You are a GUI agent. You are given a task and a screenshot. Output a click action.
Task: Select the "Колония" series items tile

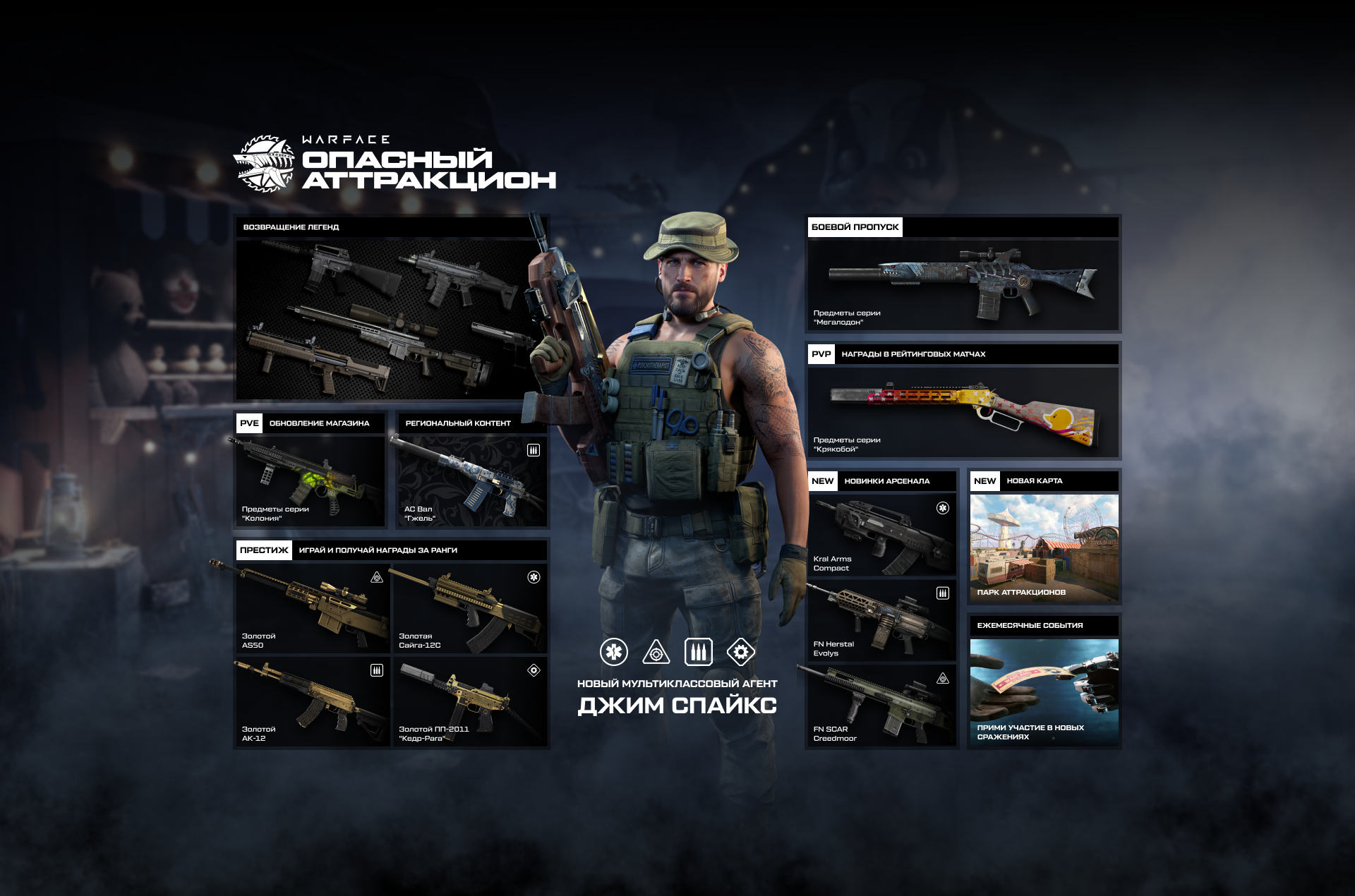coord(311,481)
